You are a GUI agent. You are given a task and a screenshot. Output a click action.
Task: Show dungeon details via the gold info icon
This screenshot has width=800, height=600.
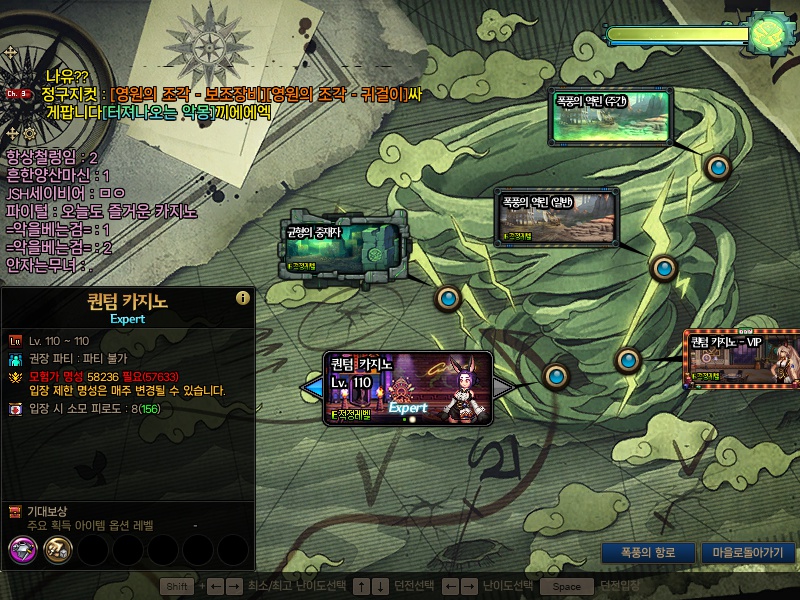coord(242,298)
